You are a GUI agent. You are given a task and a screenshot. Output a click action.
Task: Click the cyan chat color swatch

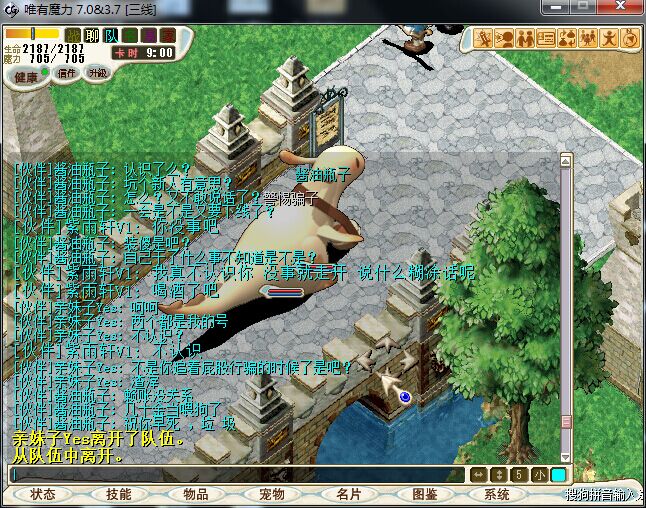click(x=558, y=474)
